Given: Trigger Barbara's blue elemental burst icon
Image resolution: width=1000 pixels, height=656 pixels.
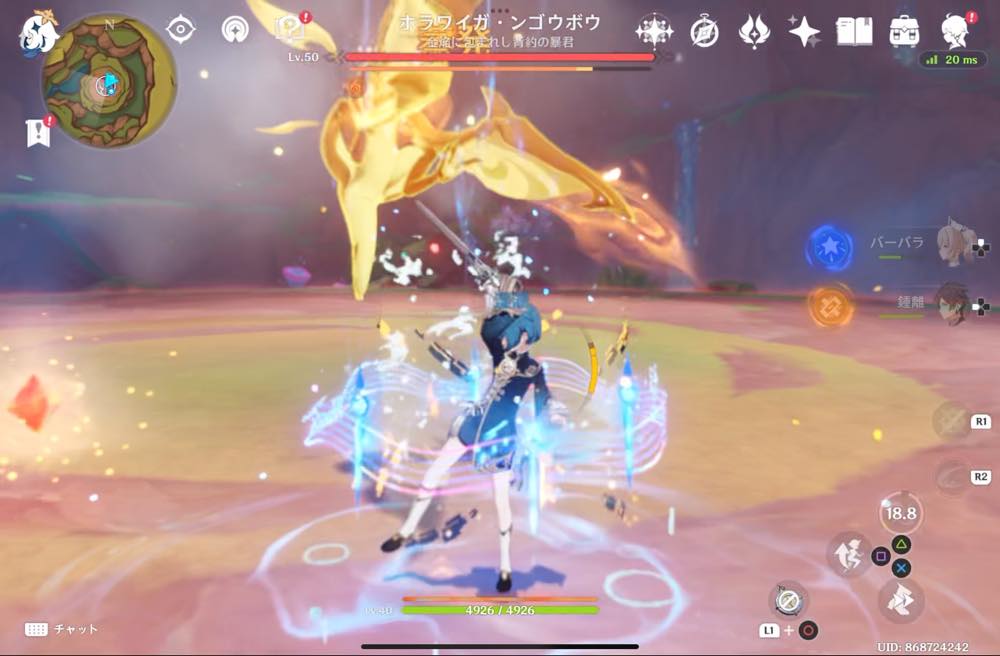Looking at the screenshot, I should tap(830, 247).
